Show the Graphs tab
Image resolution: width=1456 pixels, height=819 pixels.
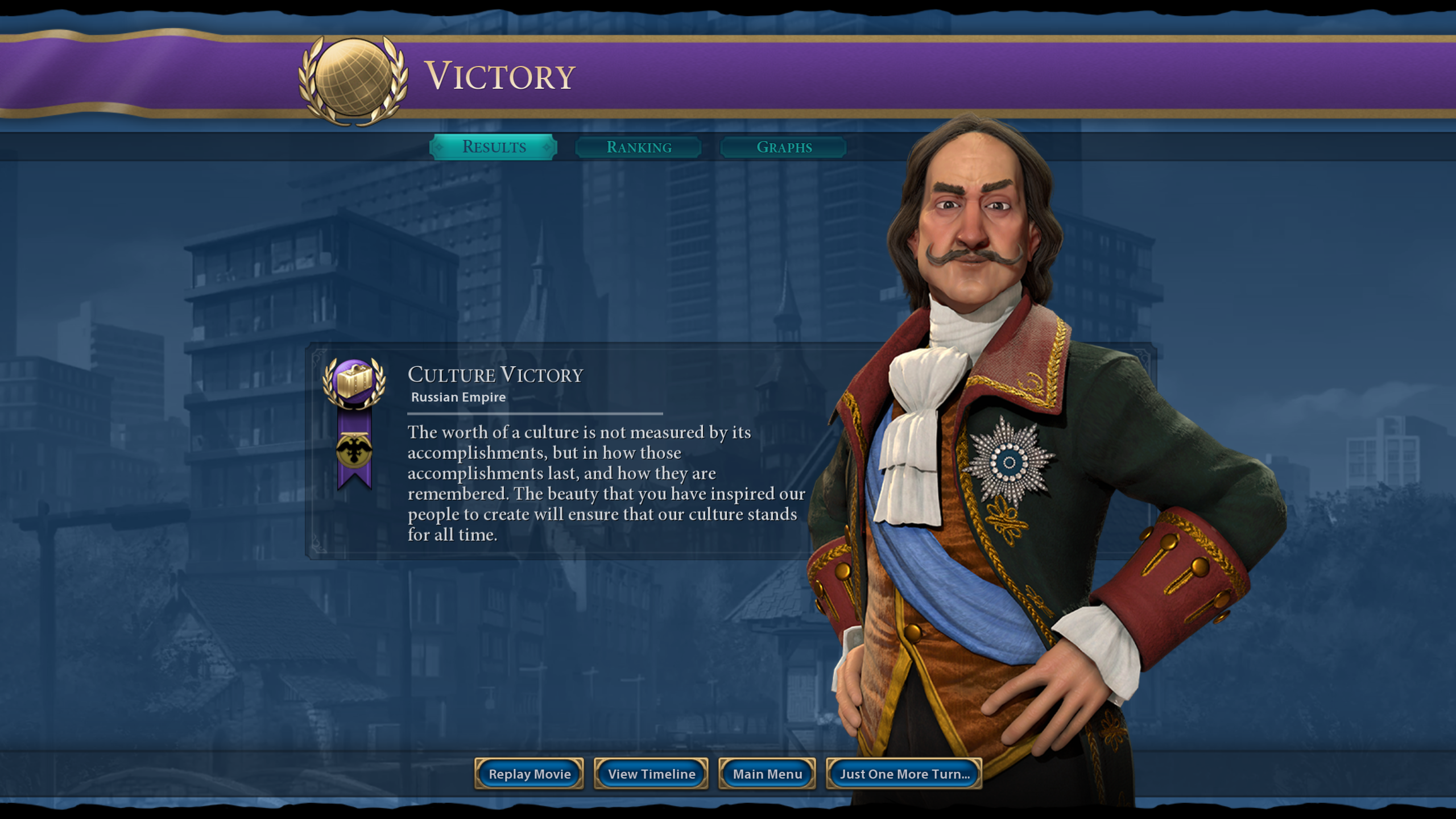click(x=783, y=147)
